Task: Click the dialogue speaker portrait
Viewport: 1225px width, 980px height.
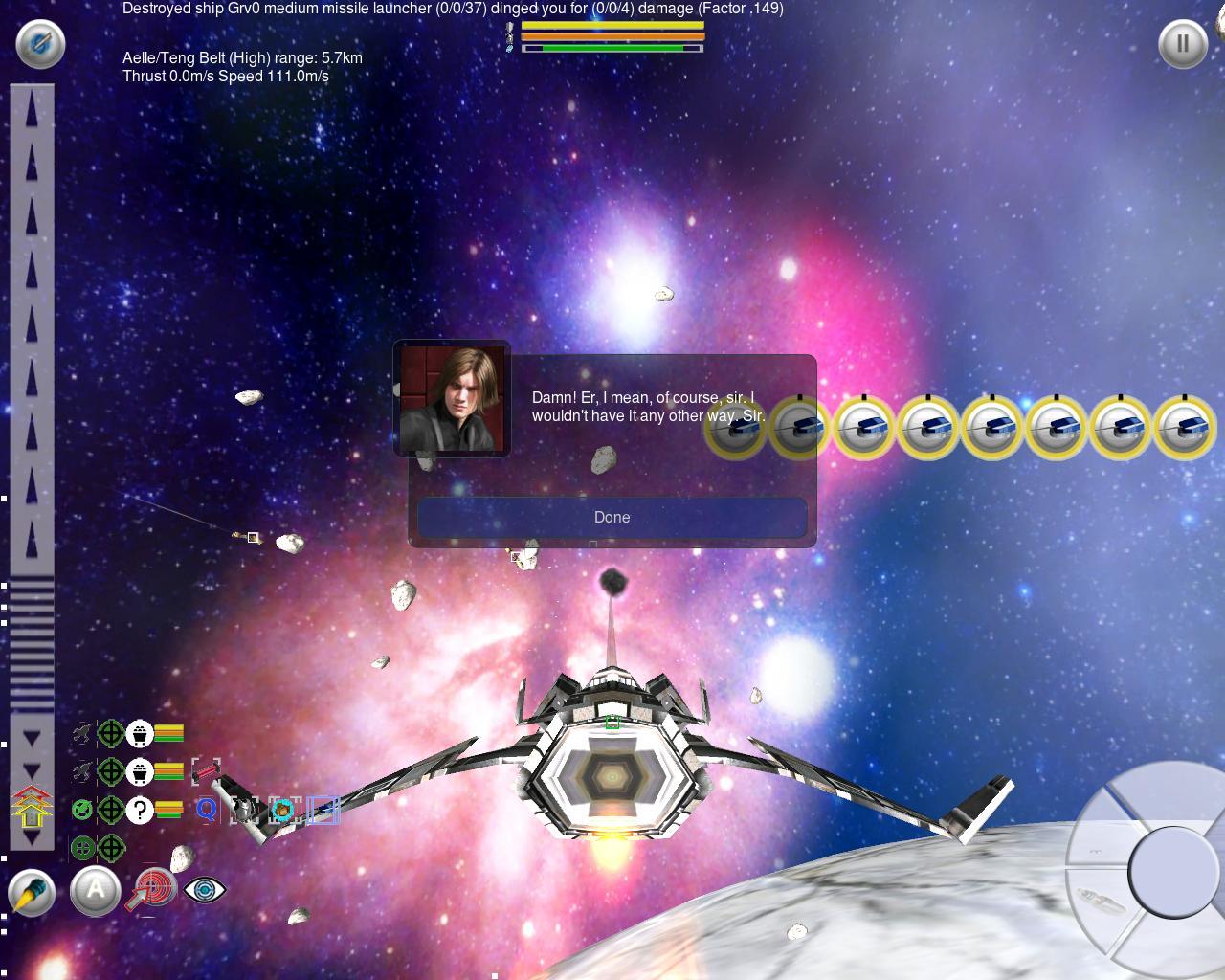Action: tap(452, 398)
